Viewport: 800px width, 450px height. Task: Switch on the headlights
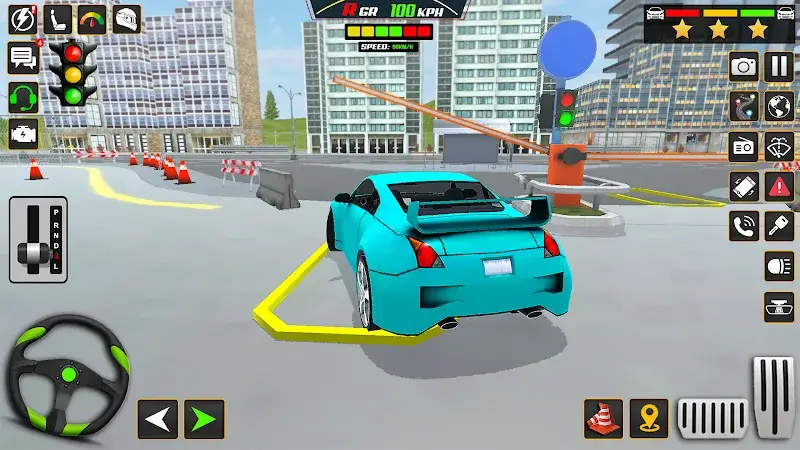(779, 265)
